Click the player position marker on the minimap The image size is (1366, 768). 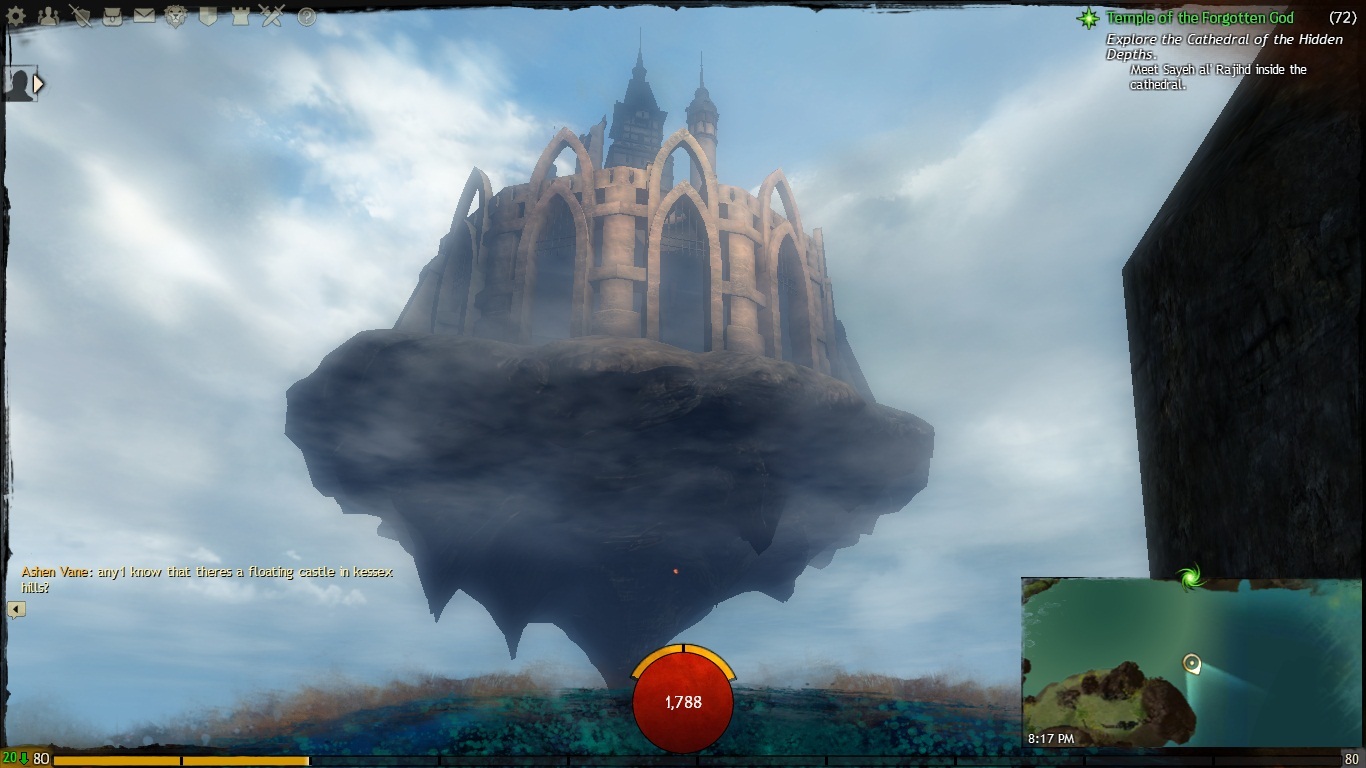pos(1191,663)
